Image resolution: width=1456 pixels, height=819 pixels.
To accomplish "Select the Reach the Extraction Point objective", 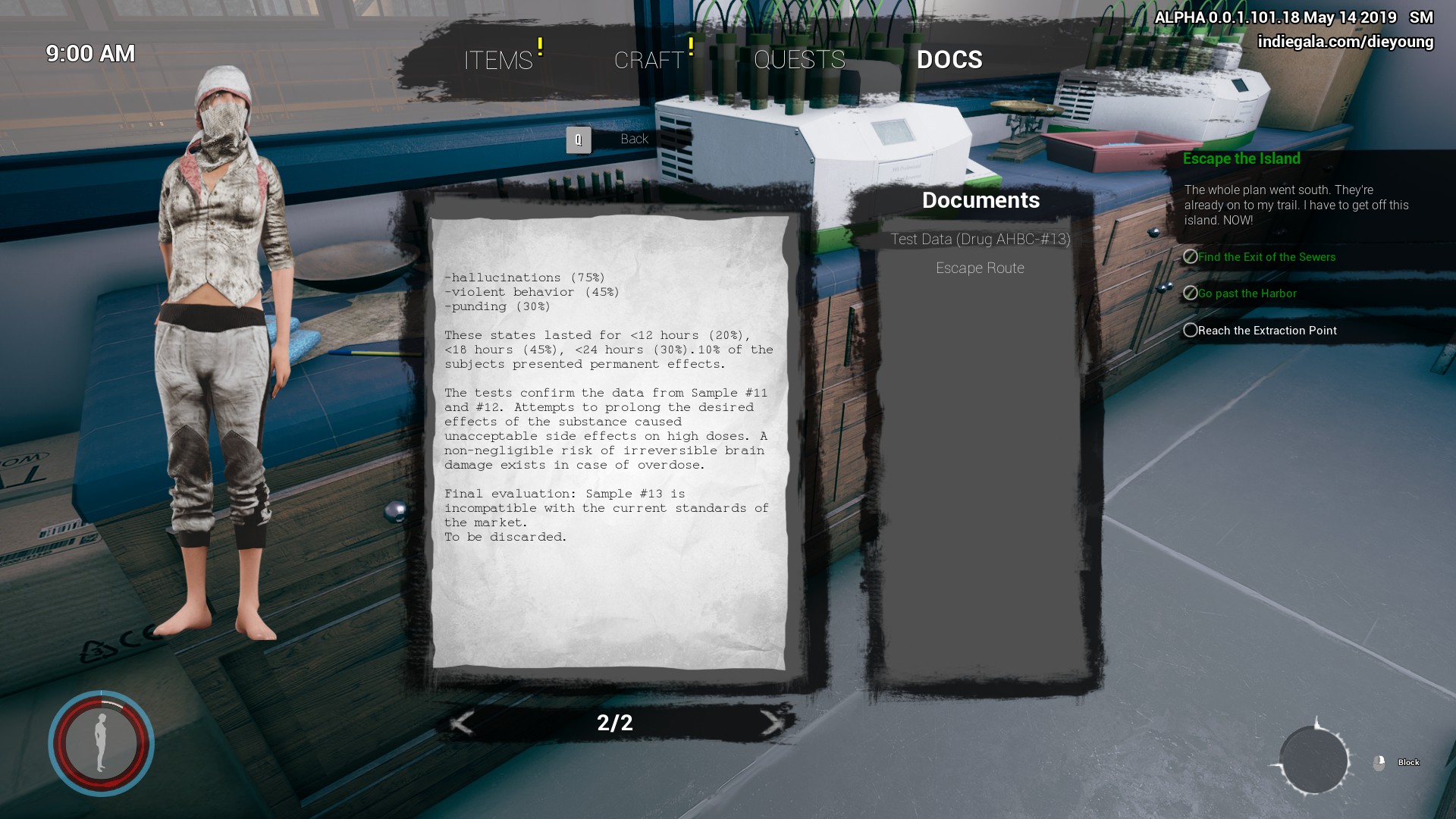I will (x=1266, y=331).
